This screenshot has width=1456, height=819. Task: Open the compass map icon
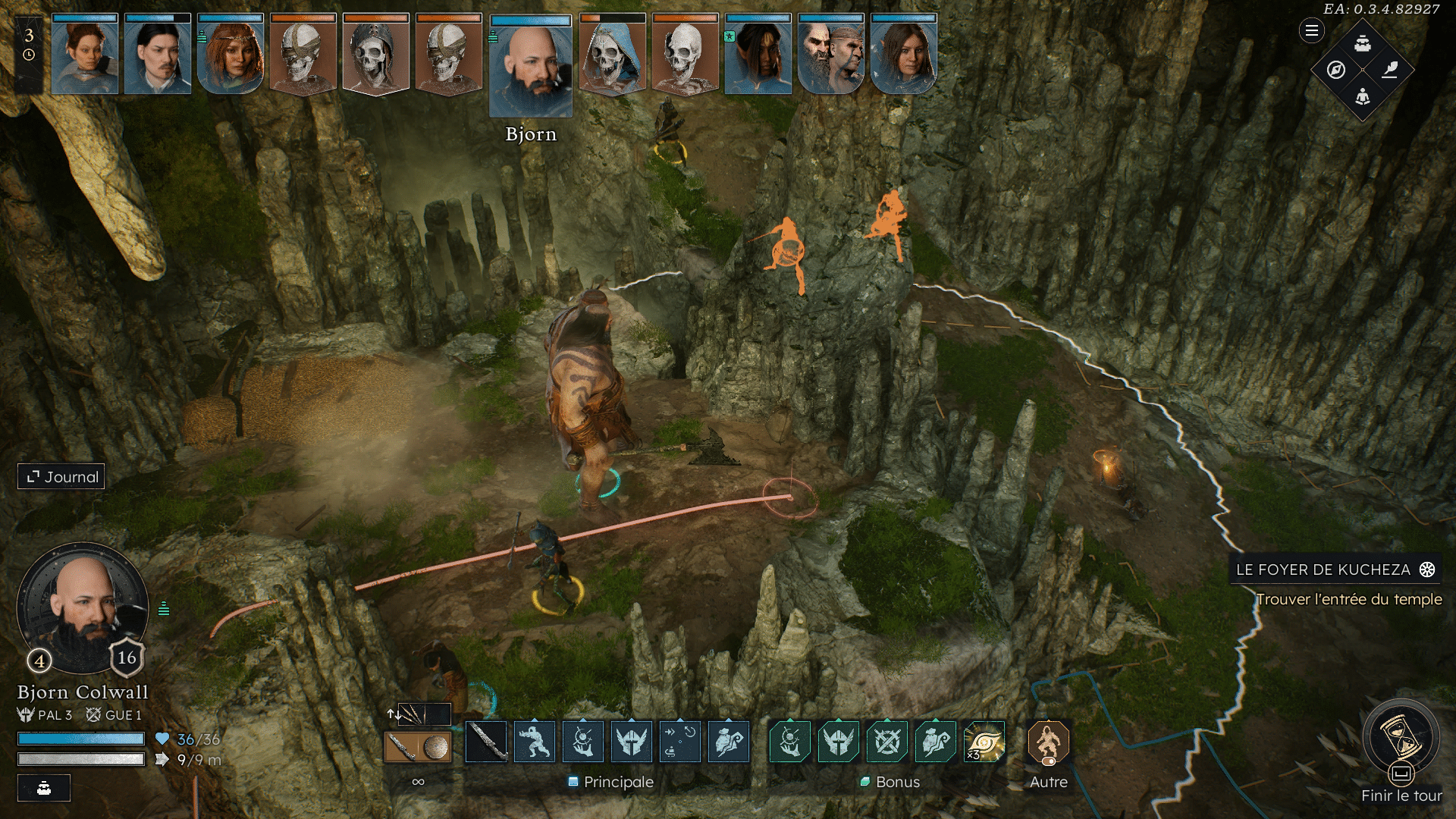pyautogui.click(x=1336, y=70)
